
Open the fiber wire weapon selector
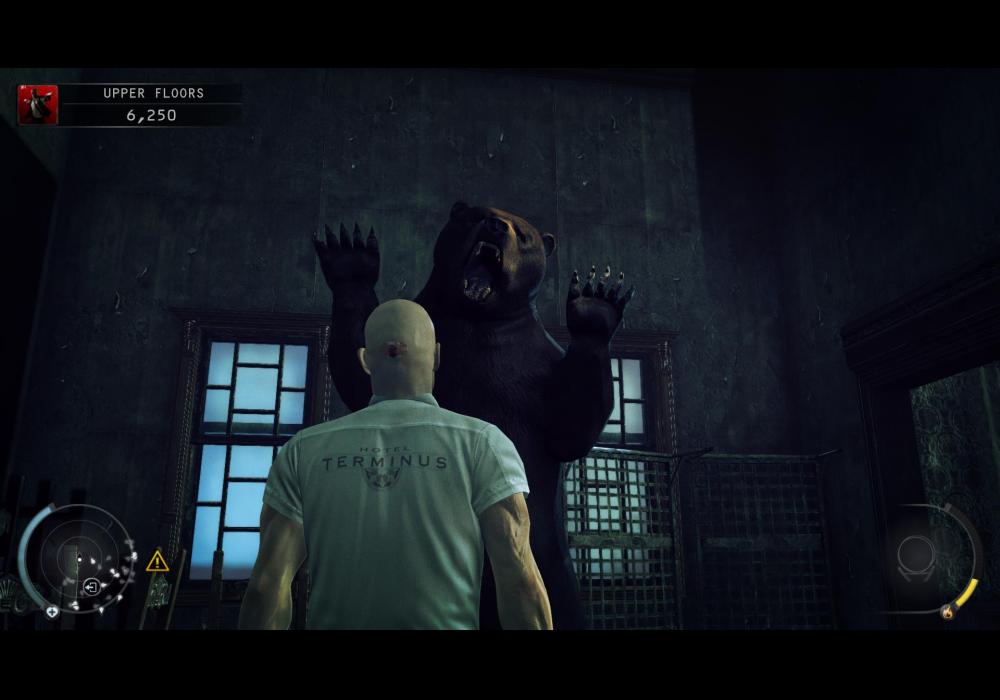pyautogui.click(x=915, y=555)
